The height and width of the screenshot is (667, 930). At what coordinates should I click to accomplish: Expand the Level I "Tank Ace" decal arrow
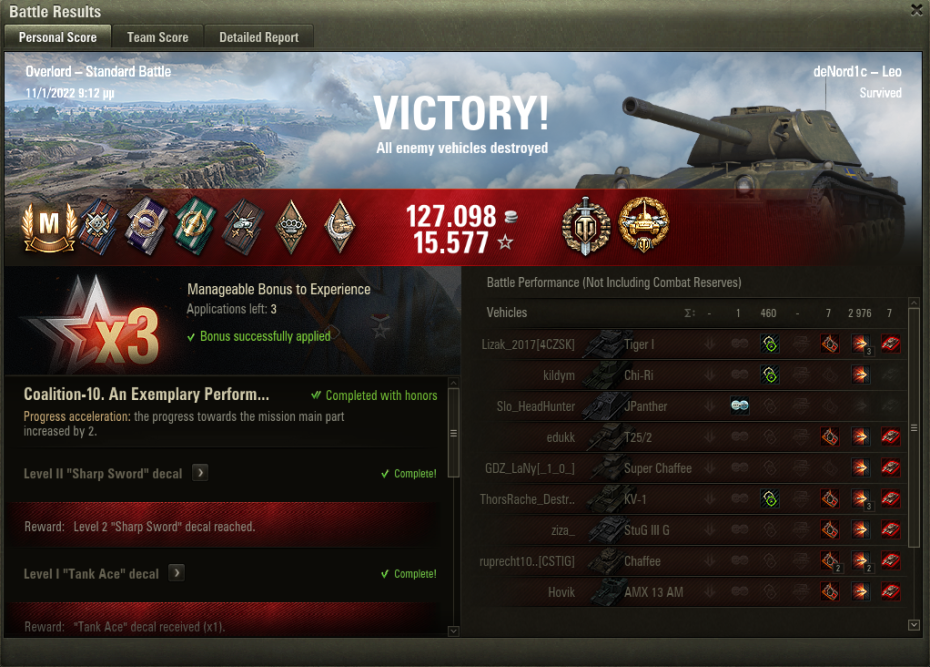click(x=177, y=573)
